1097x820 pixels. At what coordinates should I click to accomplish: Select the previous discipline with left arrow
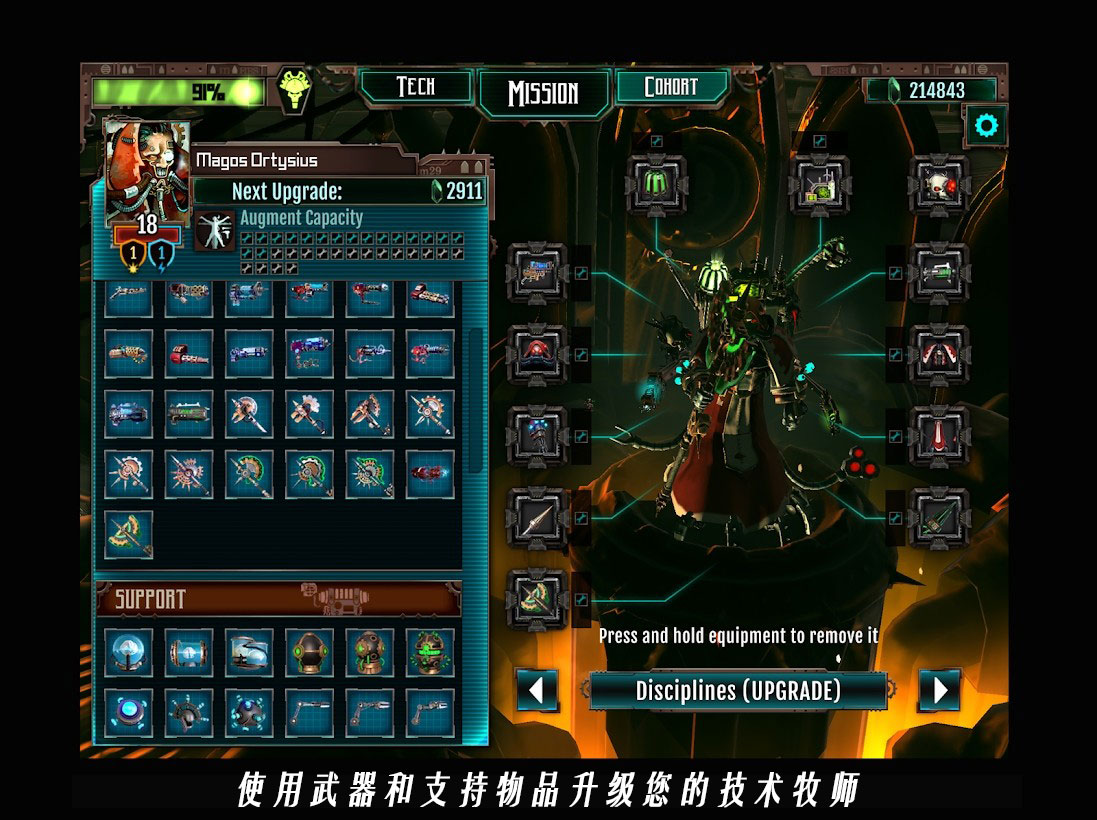click(x=537, y=690)
